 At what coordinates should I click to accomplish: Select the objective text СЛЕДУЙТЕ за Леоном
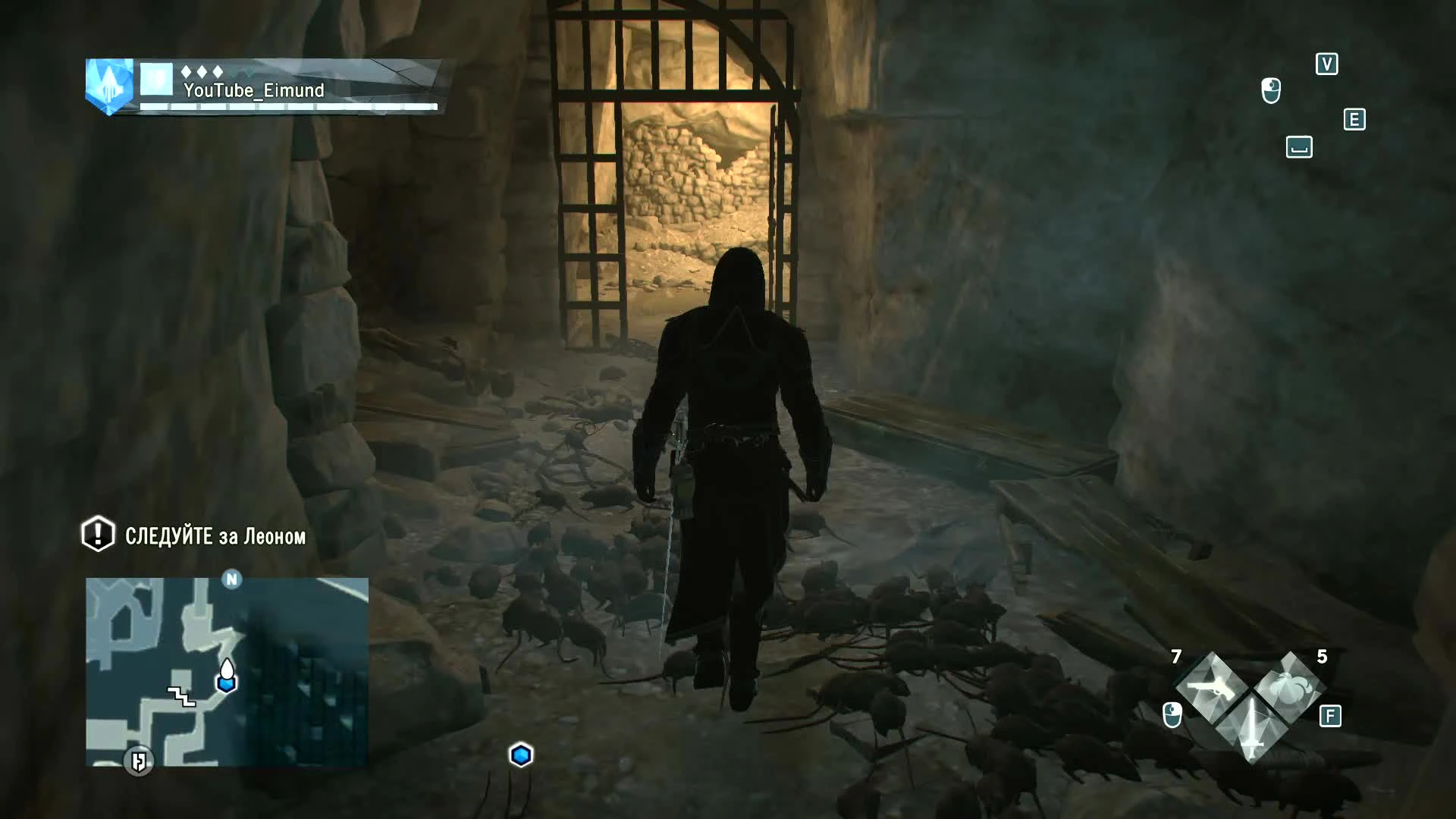[x=215, y=535]
